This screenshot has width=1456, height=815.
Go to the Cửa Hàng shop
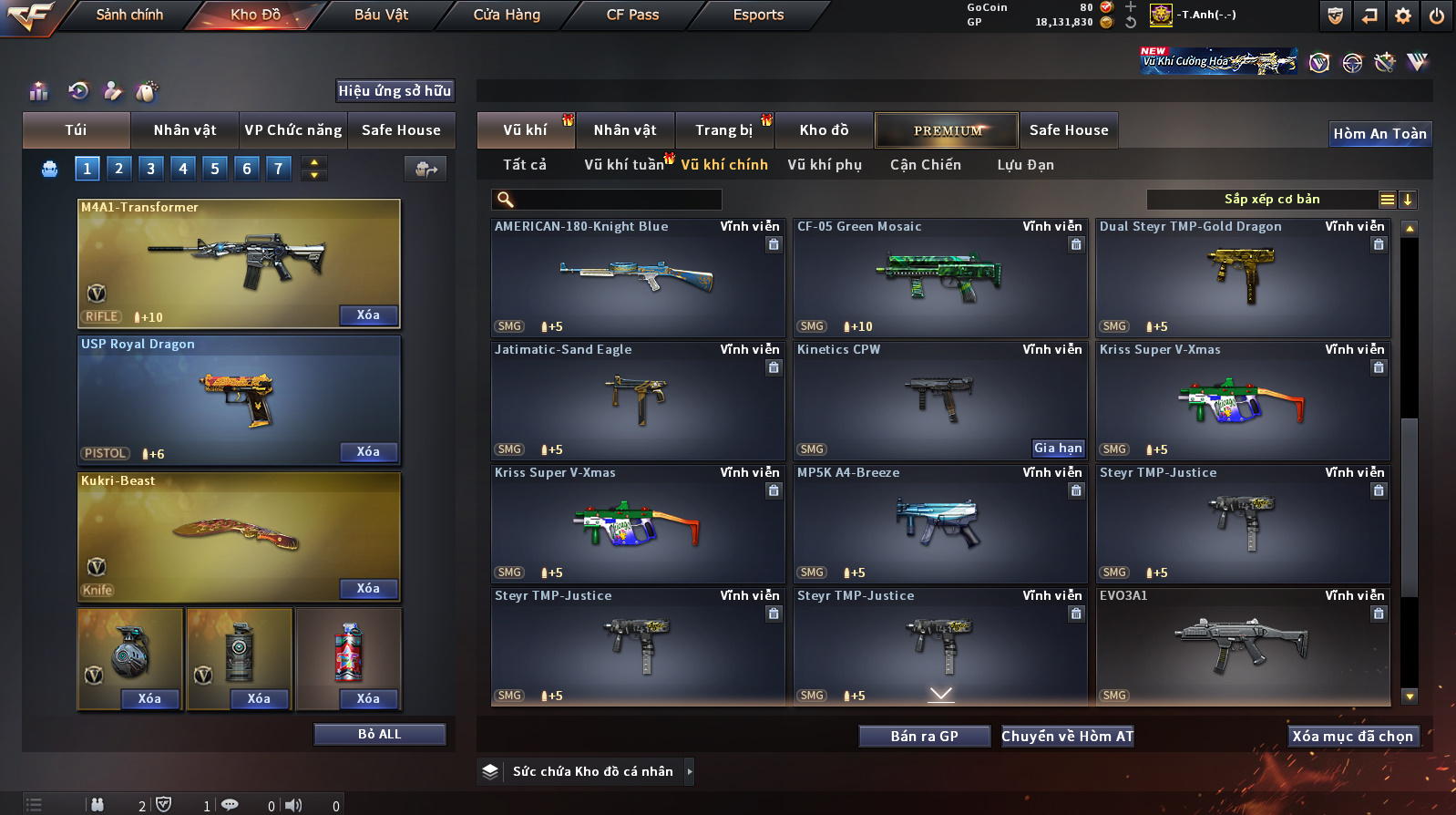click(x=507, y=15)
